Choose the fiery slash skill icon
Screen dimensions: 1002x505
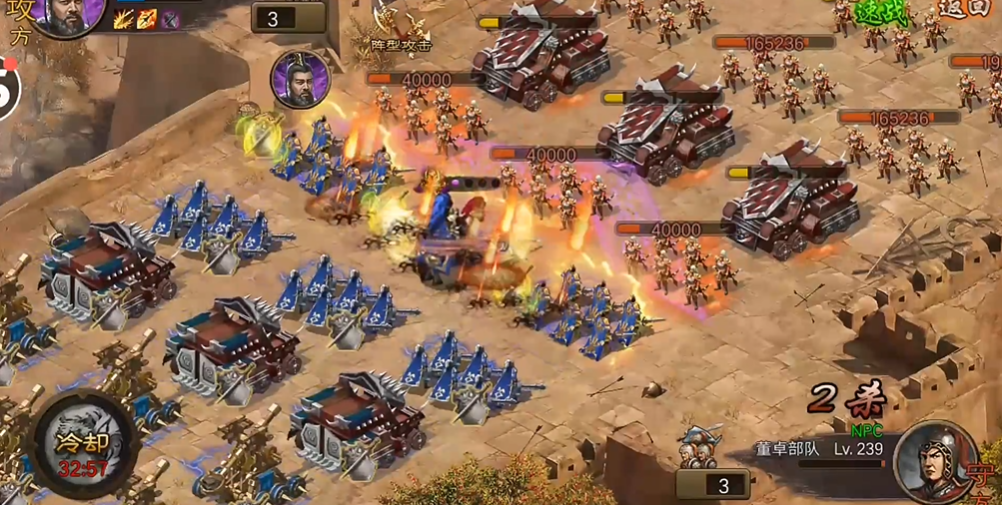(x=124, y=19)
